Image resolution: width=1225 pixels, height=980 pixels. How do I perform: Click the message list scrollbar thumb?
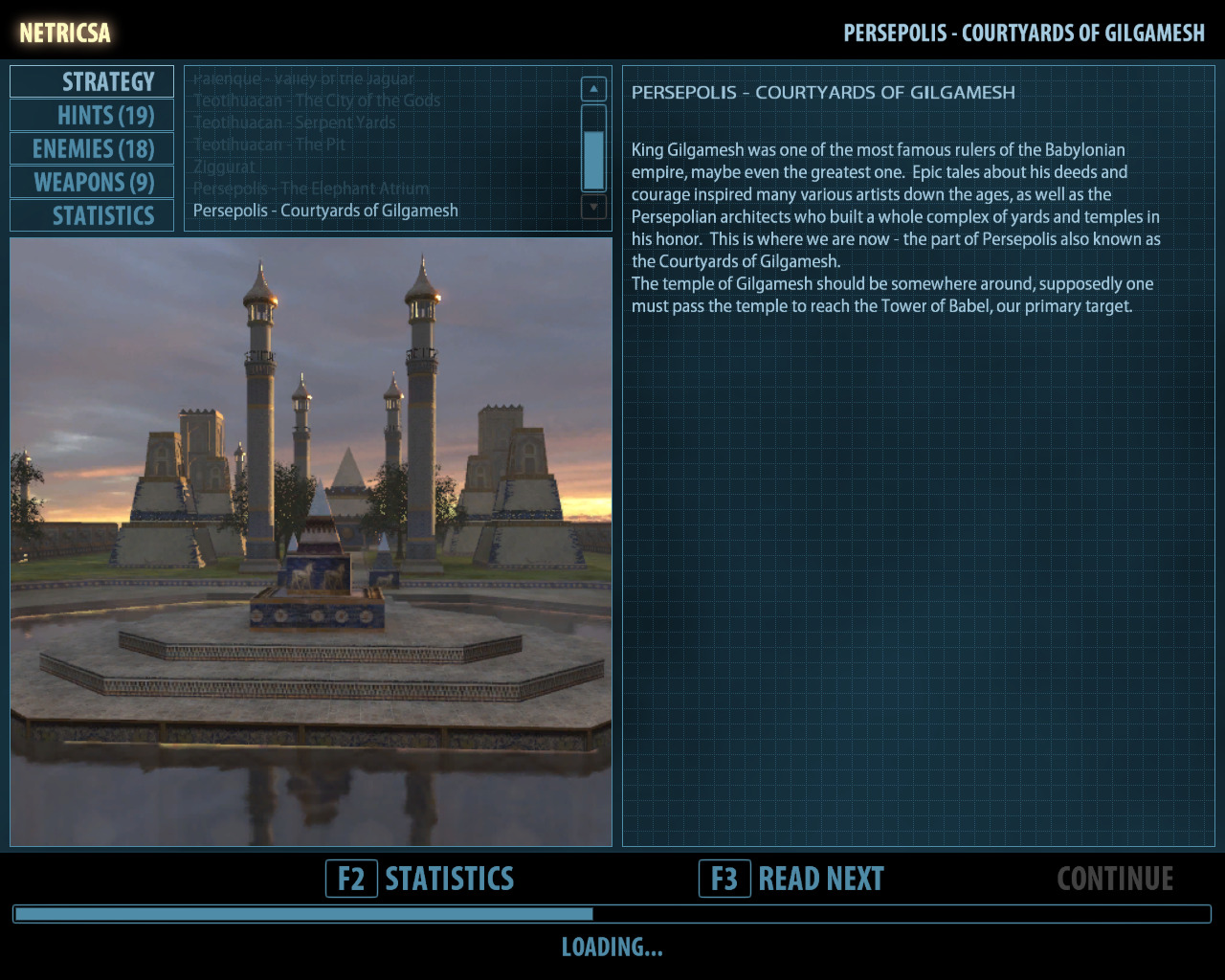(x=593, y=160)
